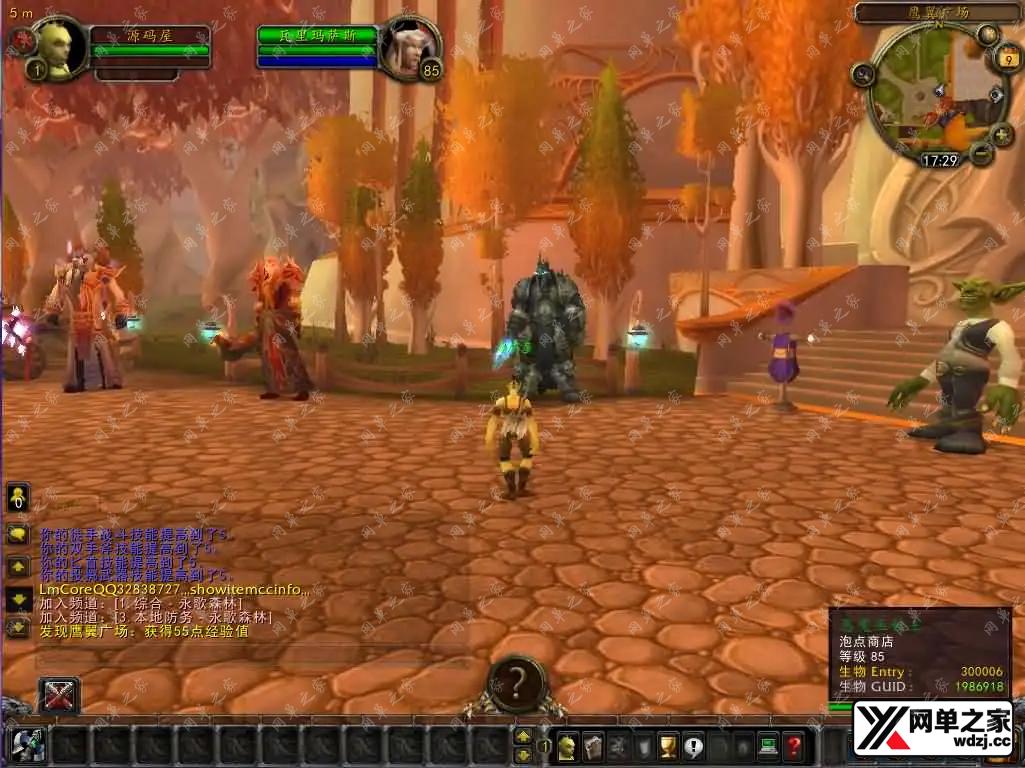Select the level 85 target portrait
This screenshot has width=1025, height=768.
coord(411,45)
